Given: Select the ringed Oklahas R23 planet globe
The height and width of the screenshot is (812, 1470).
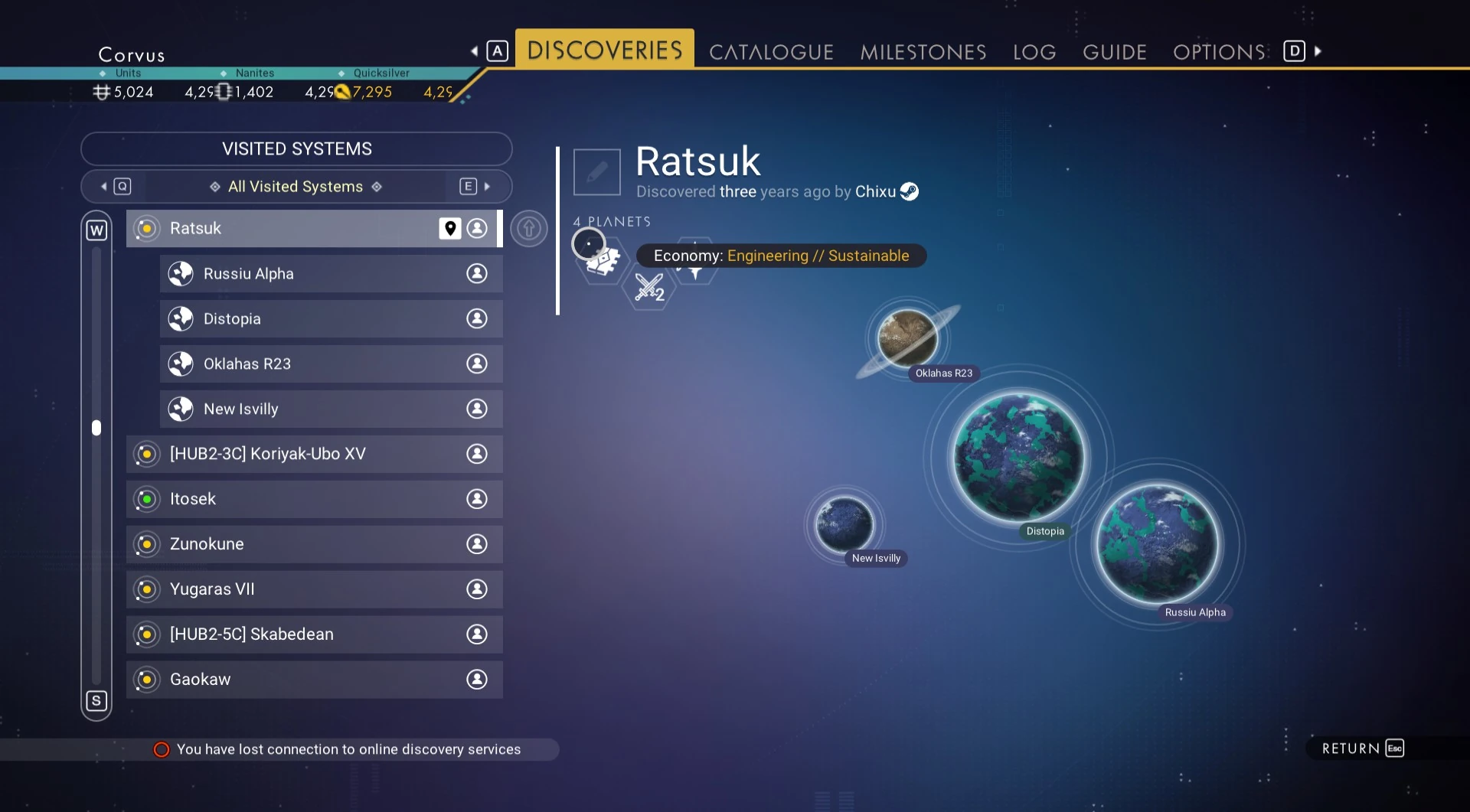Looking at the screenshot, I should click(x=907, y=338).
